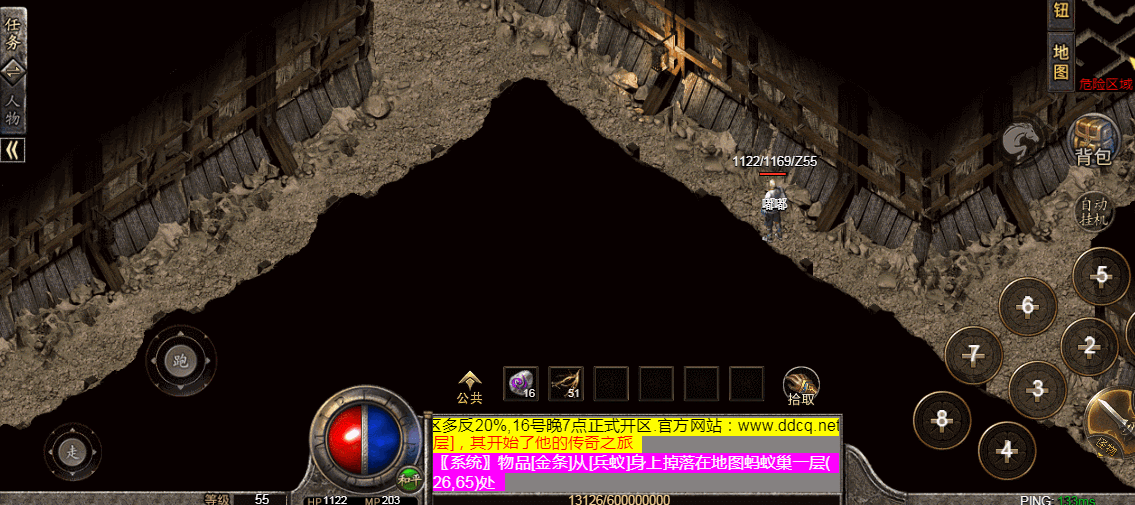1135x505 pixels.
Task: Tap the 拾取 pickup button
Action: coord(801,387)
